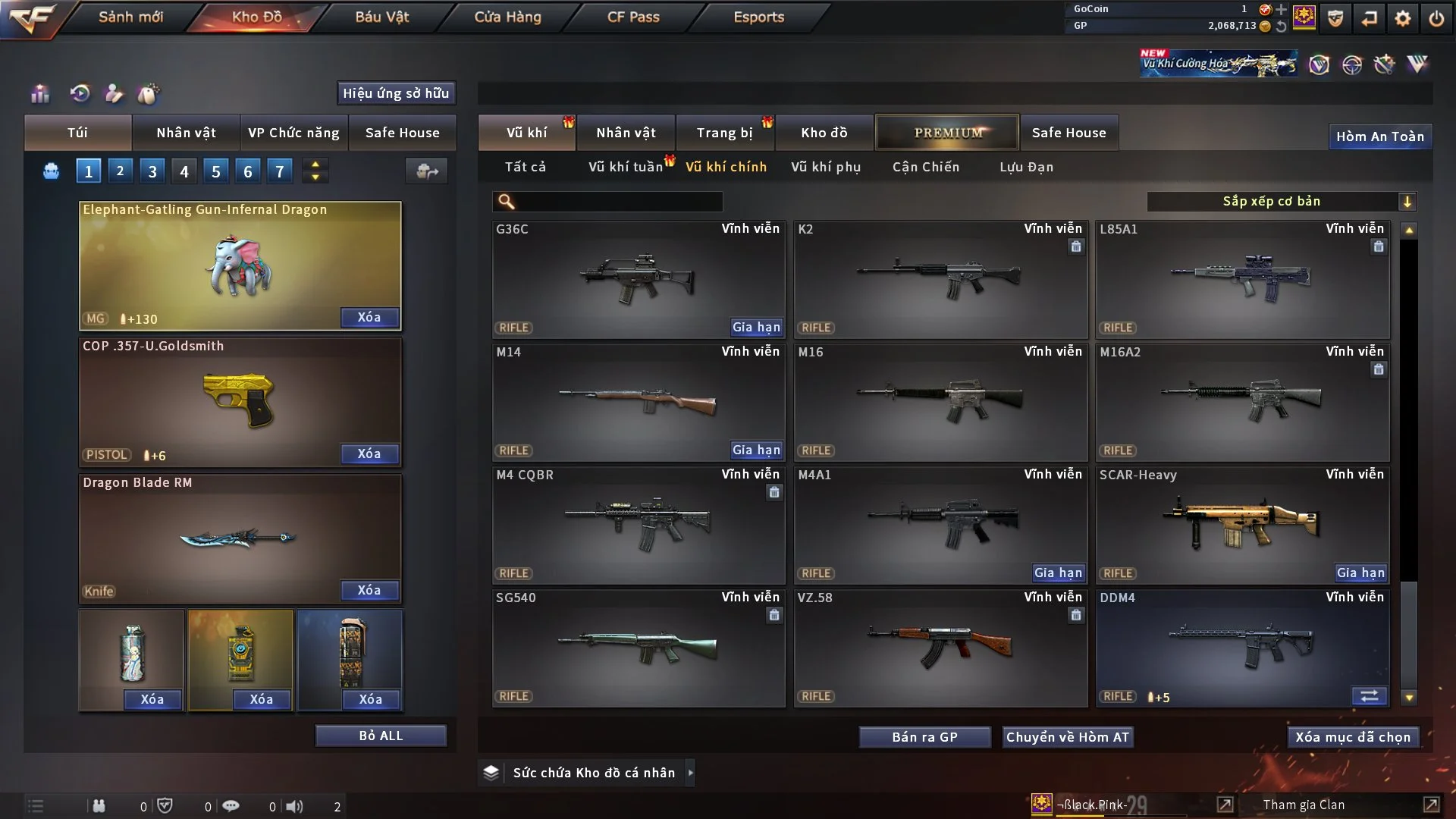
Task: Open the Sắp xếp cơ bản sort dropdown
Action: click(x=1281, y=201)
